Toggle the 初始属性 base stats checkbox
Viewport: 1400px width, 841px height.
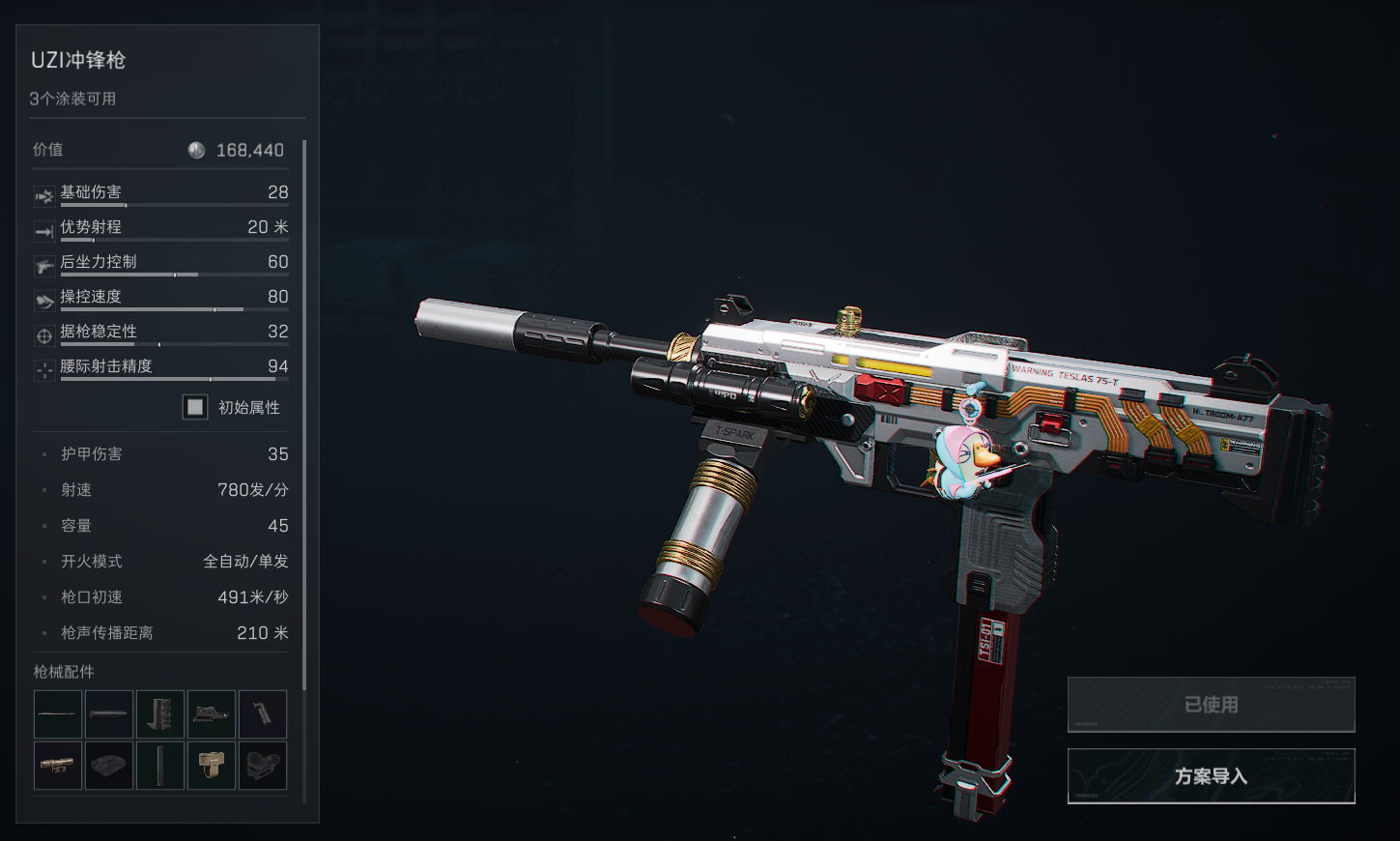195,407
